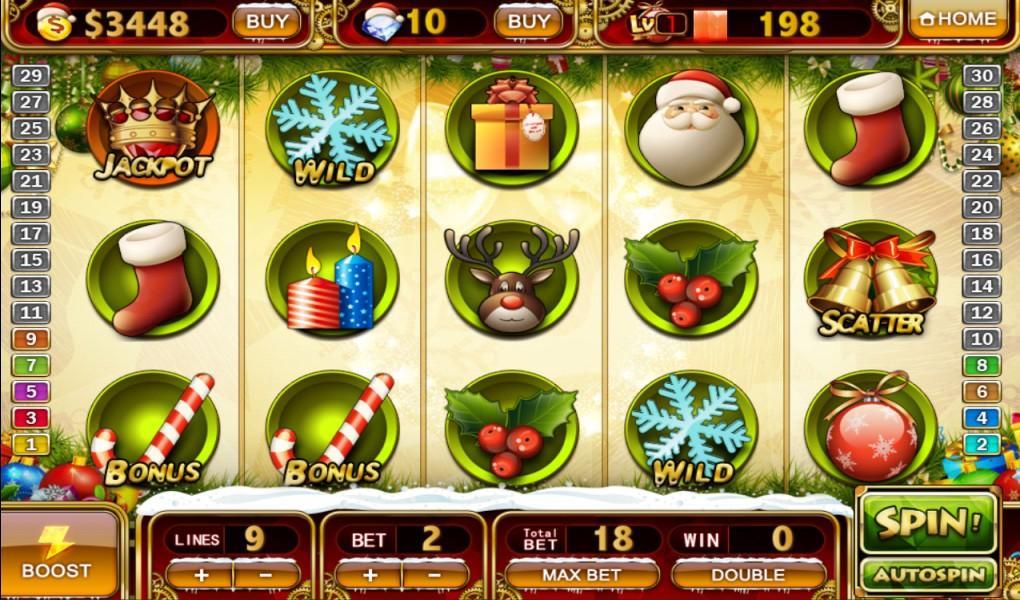Click the green payline 8 marker
Screen dimensions: 1020x600
pos(984,366)
